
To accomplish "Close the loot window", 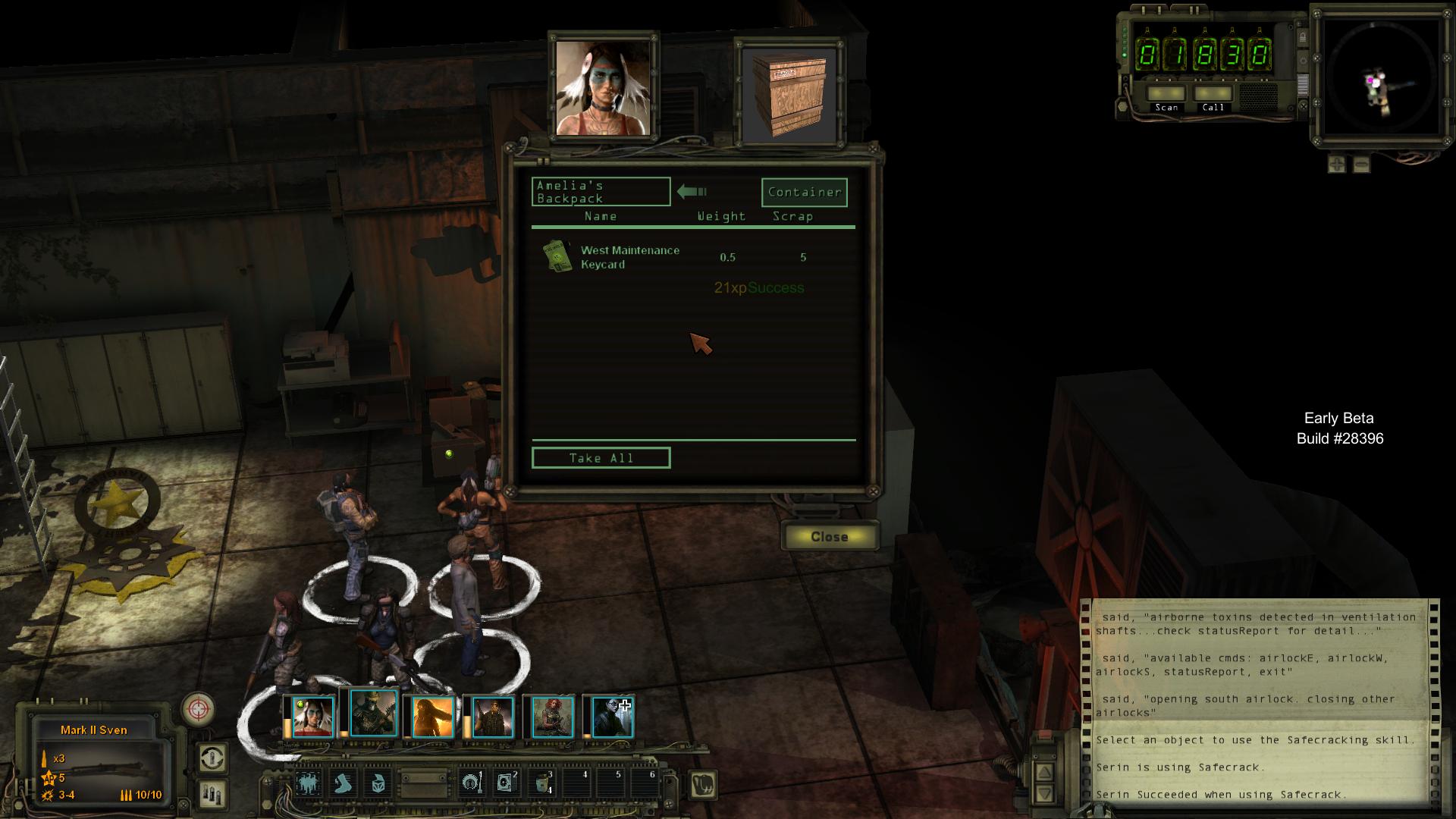I will click(830, 536).
